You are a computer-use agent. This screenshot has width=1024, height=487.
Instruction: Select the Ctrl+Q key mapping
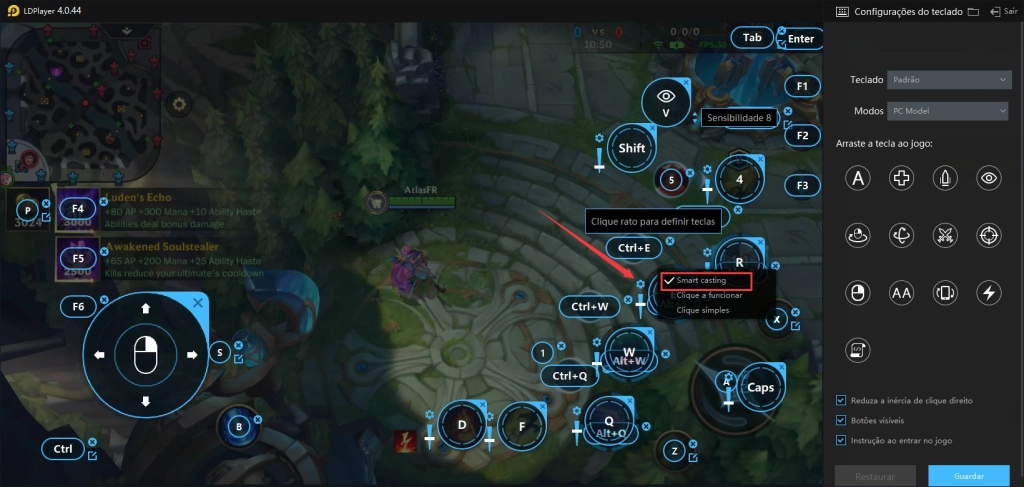[570, 376]
